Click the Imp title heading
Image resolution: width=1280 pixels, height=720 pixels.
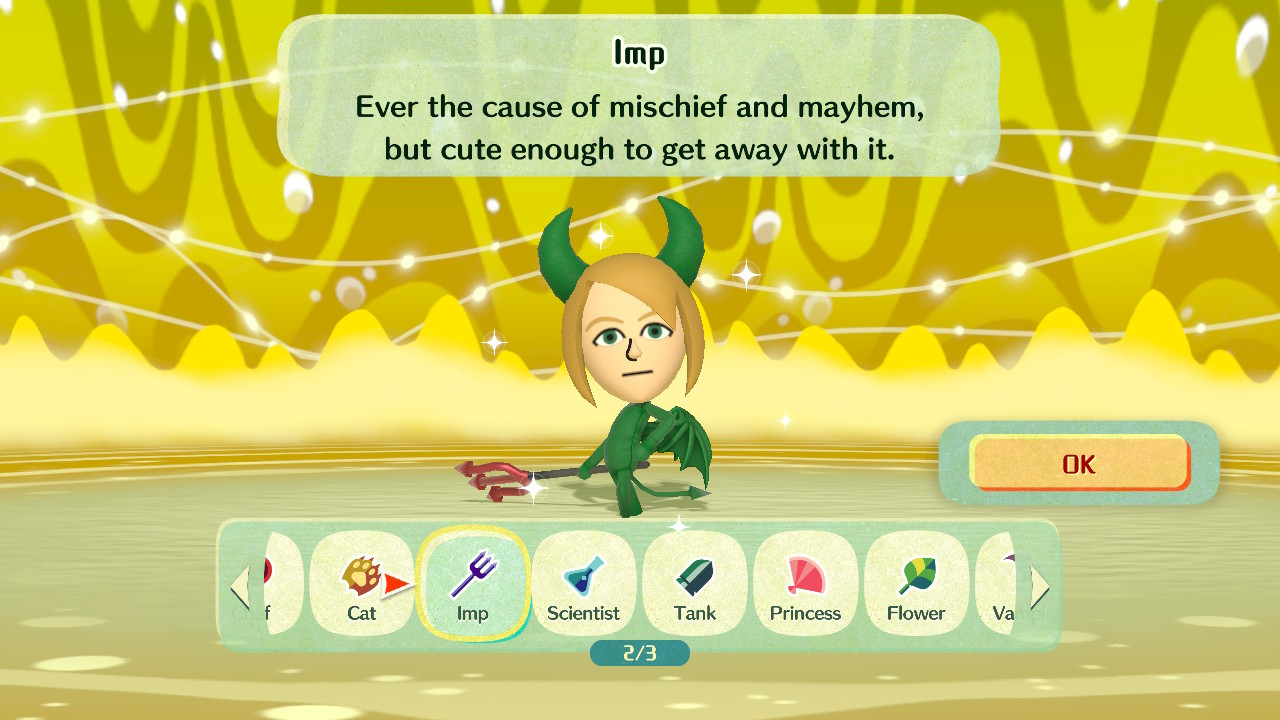(x=640, y=55)
